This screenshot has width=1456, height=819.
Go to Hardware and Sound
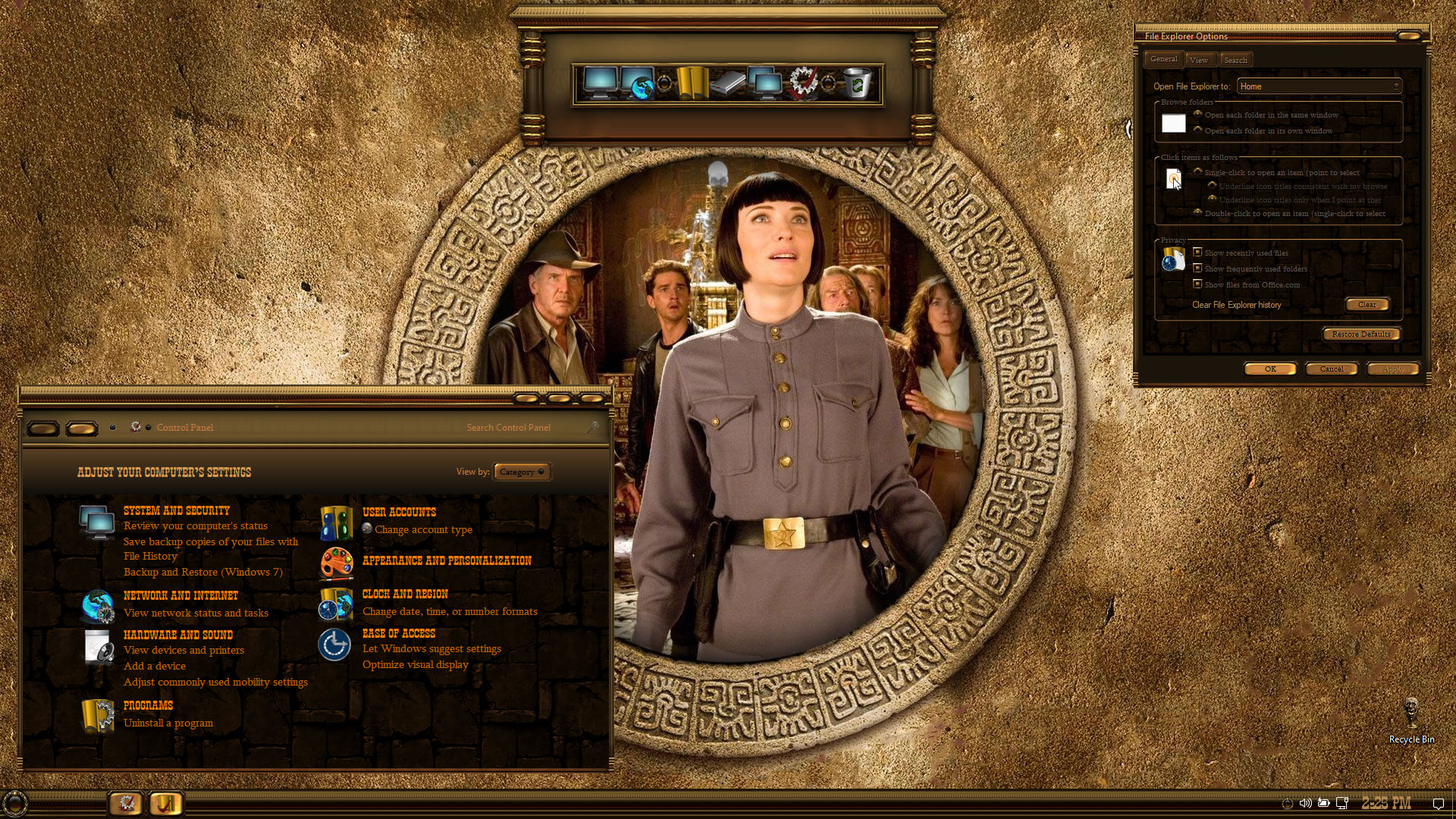177,635
